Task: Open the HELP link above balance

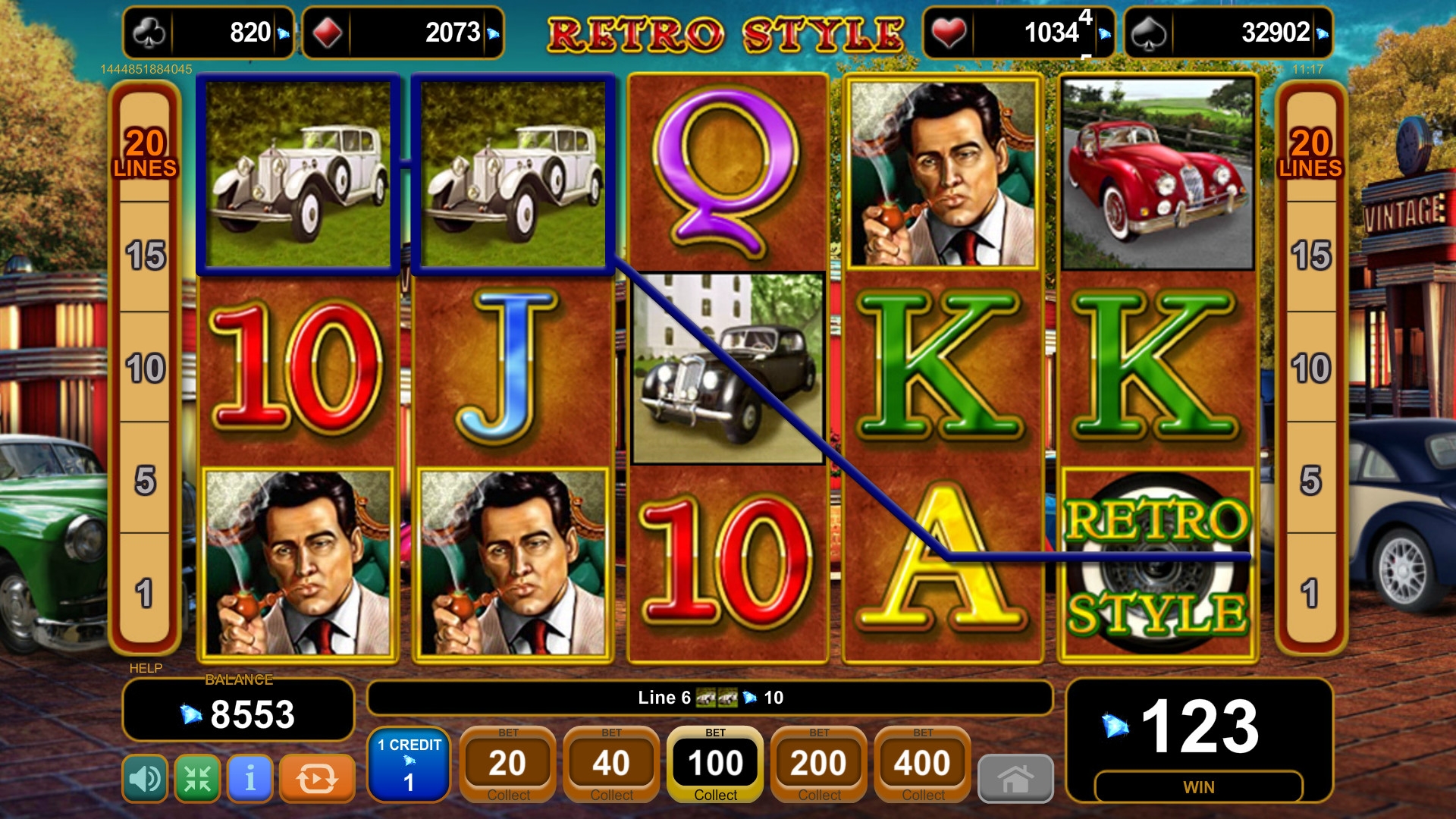Action: (x=146, y=668)
